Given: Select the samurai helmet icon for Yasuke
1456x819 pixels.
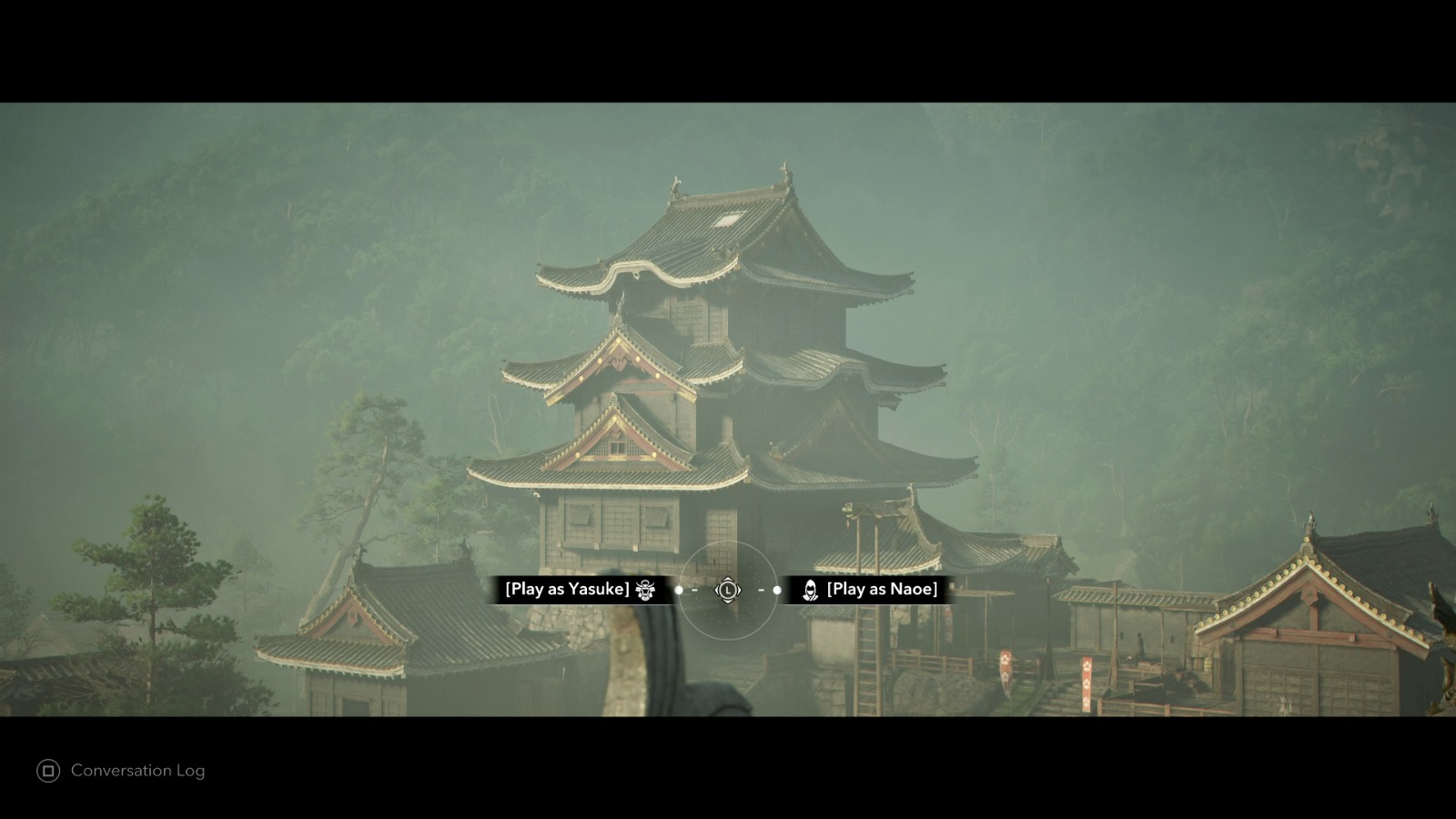Looking at the screenshot, I should point(645,590).
